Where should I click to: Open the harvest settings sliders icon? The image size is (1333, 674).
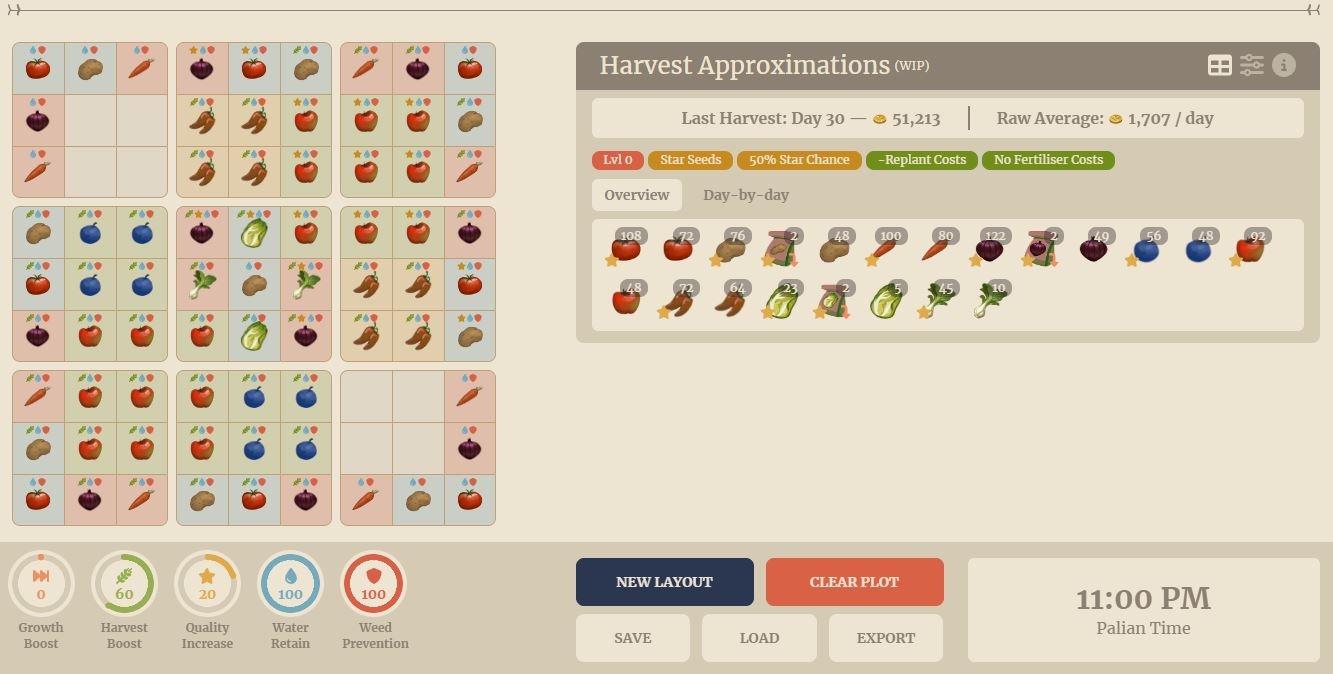coord(1252,65)
